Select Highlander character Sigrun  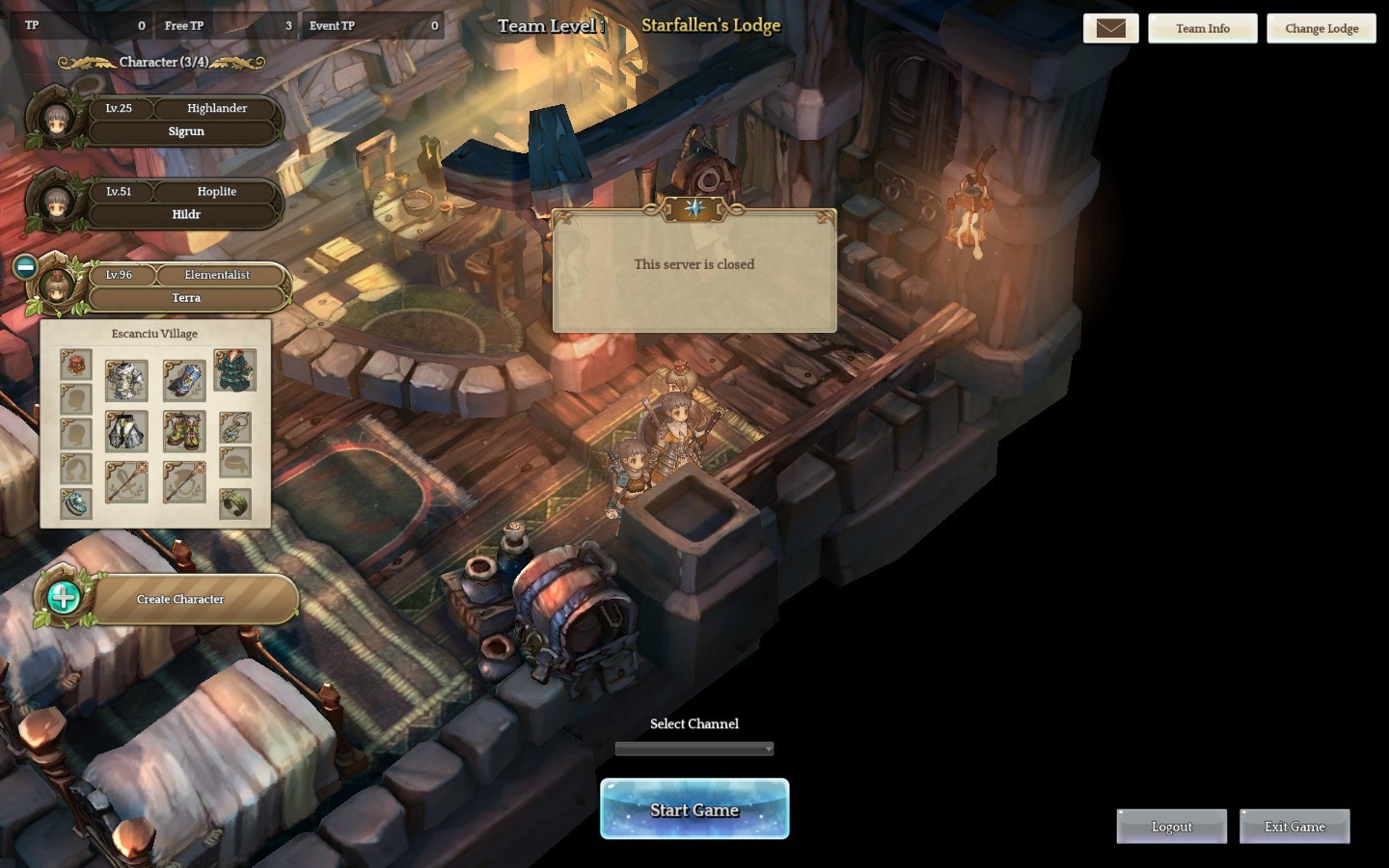tap(185, 120)
